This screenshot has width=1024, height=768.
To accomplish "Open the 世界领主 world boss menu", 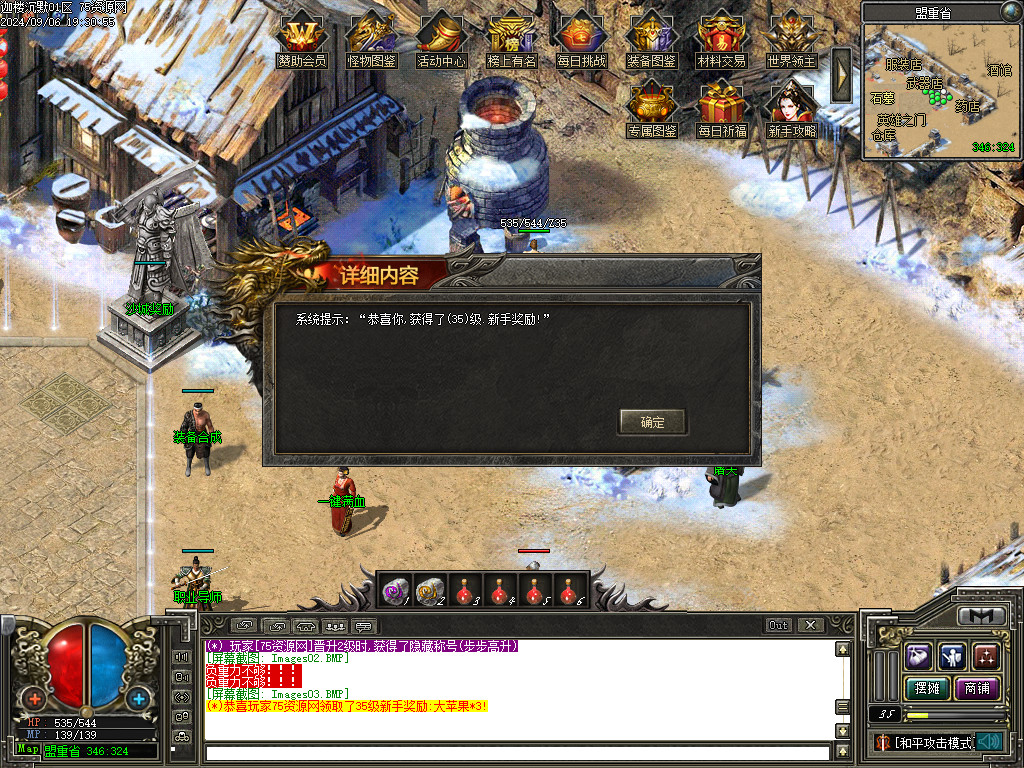I will (792, 40).
